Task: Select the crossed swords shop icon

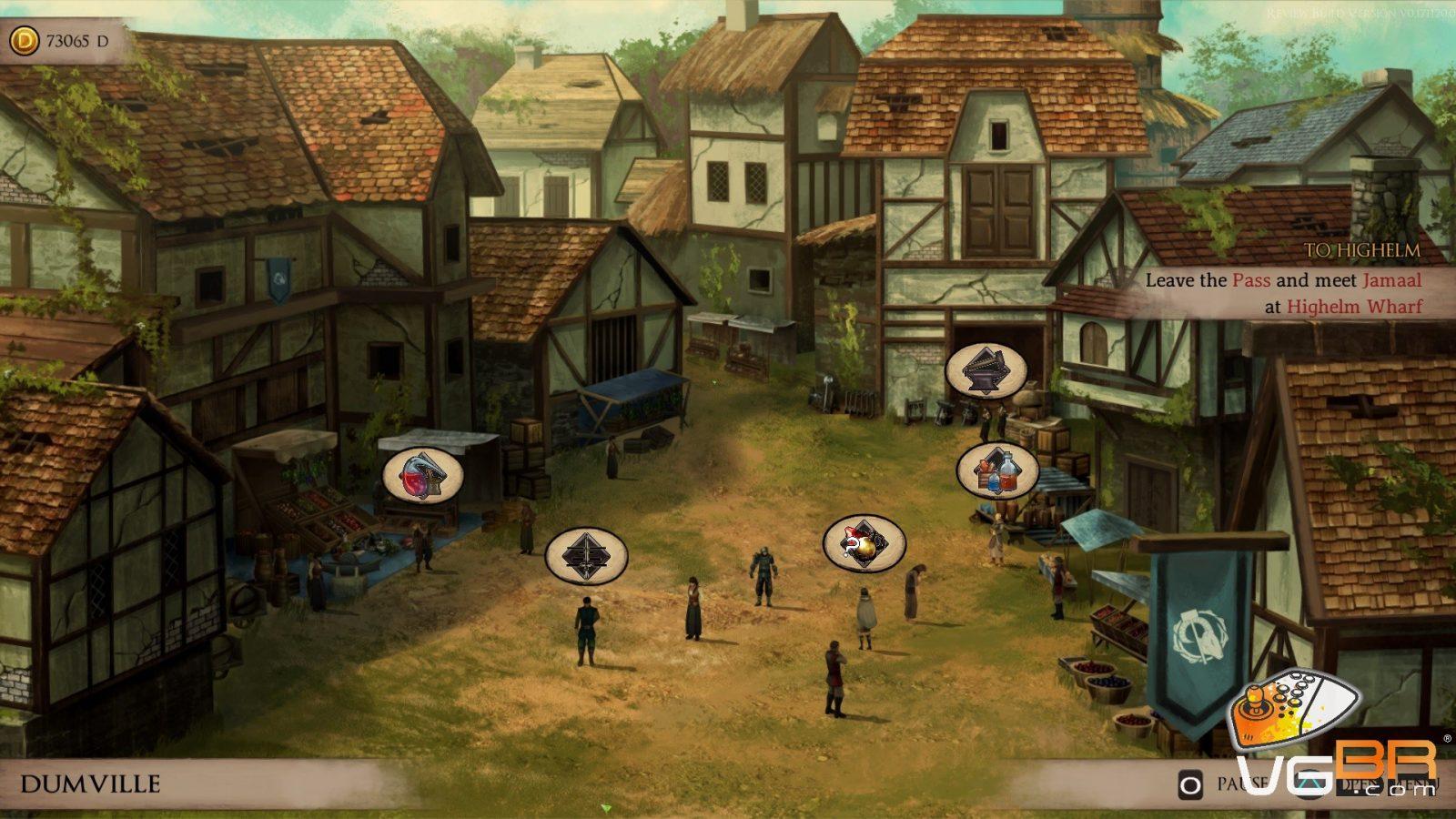Action: tap(586, 555)
